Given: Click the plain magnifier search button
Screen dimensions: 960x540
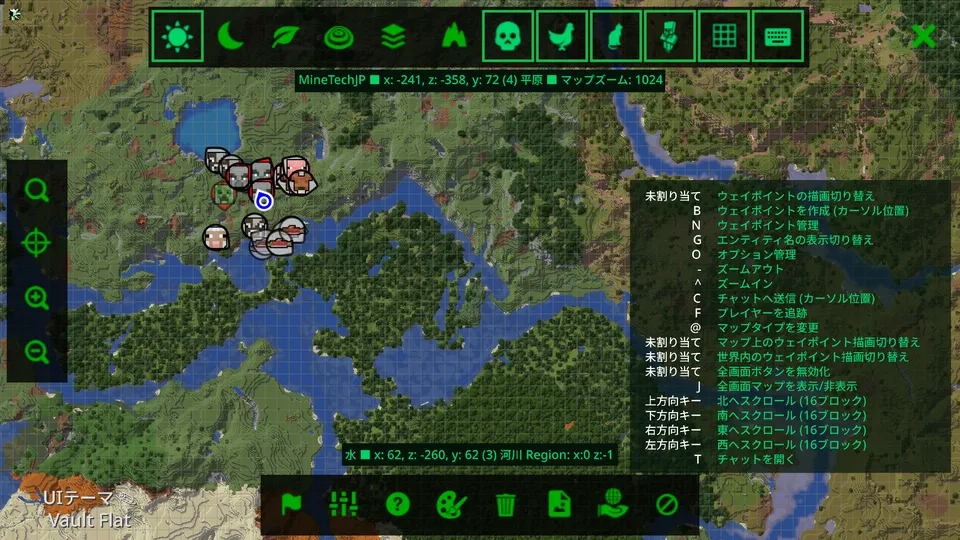Looking at the screenshot, I should [37, 190].
